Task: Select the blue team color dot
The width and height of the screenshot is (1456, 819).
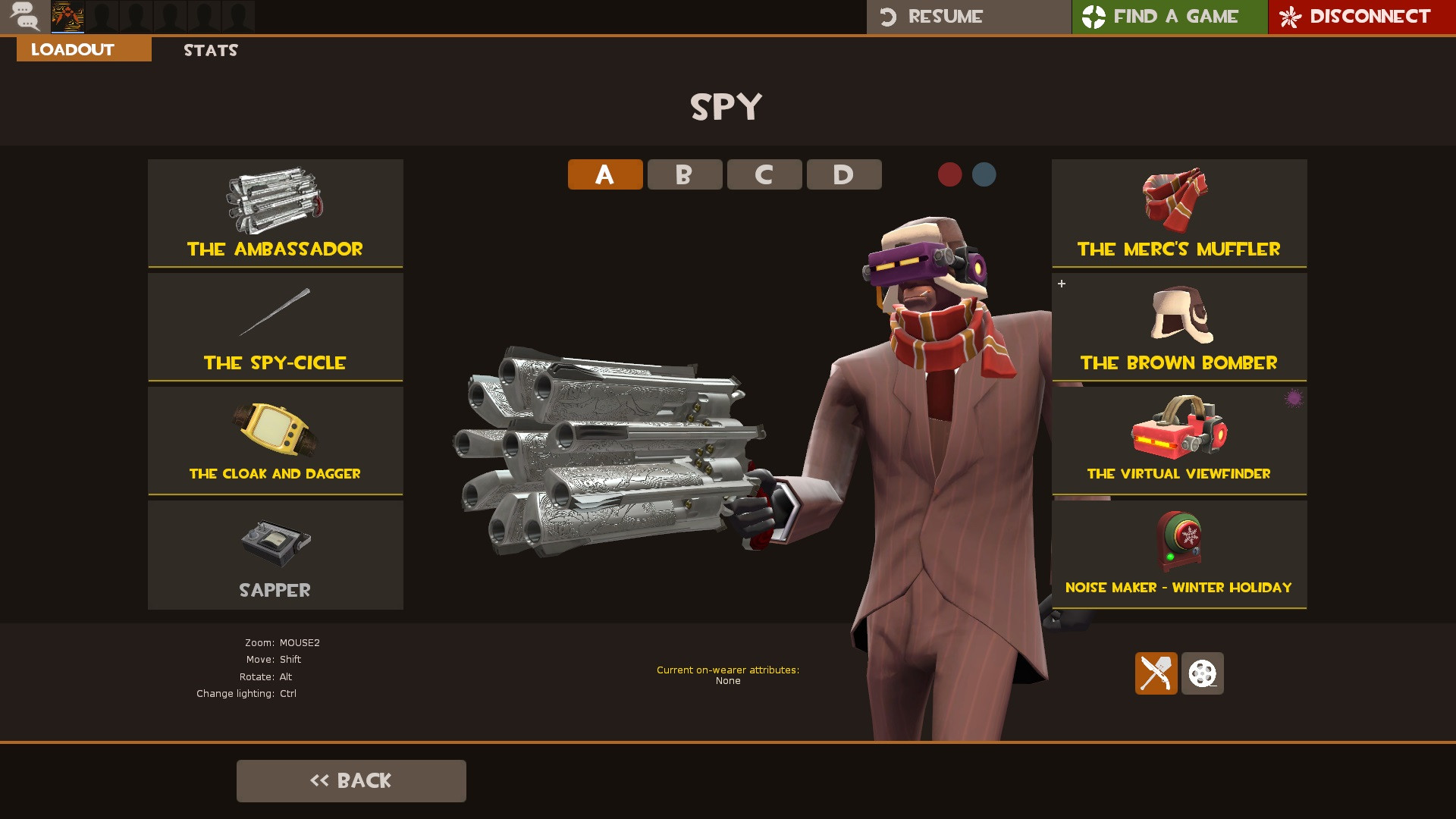Action: pos(984,174)
